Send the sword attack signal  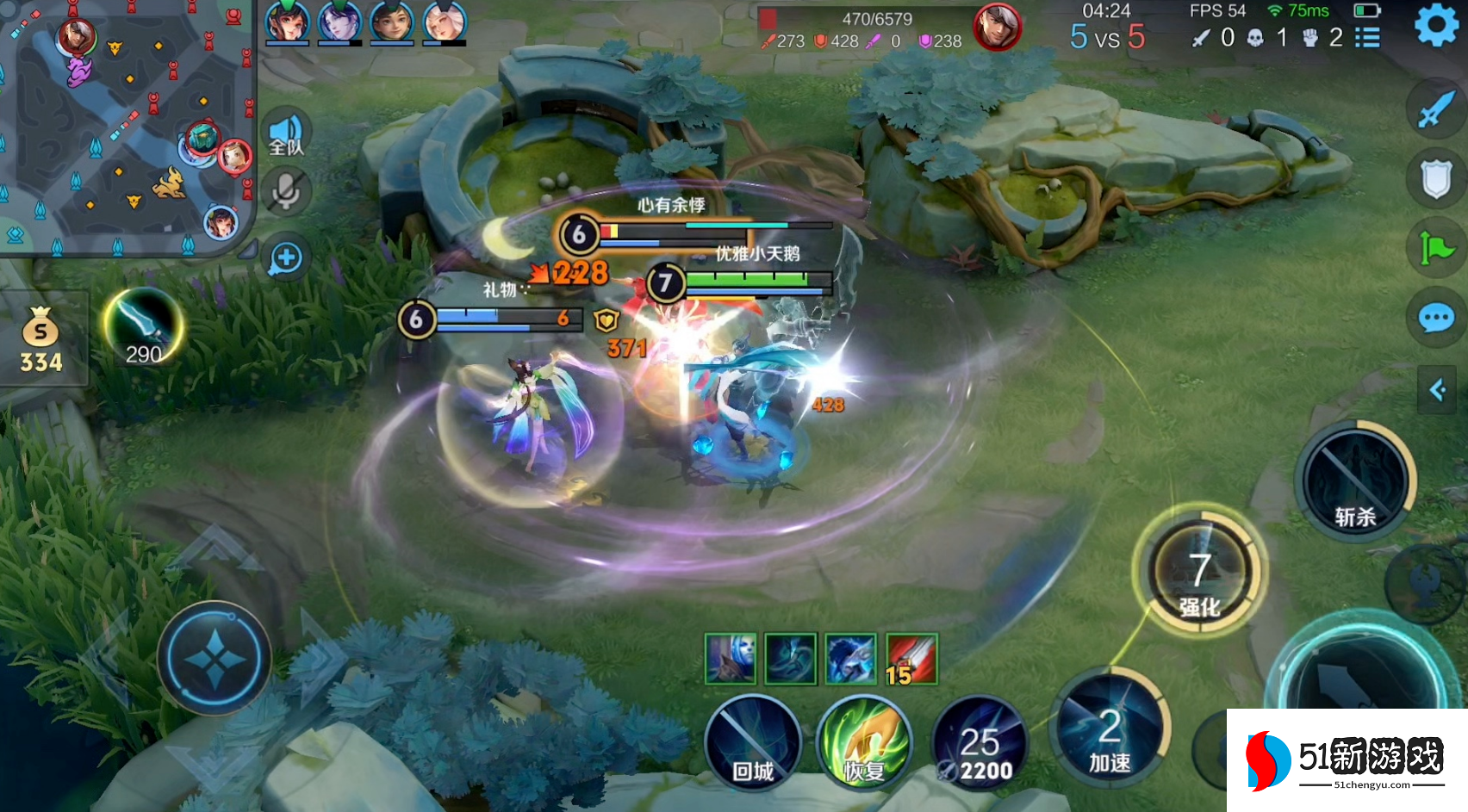point(1435,109)
